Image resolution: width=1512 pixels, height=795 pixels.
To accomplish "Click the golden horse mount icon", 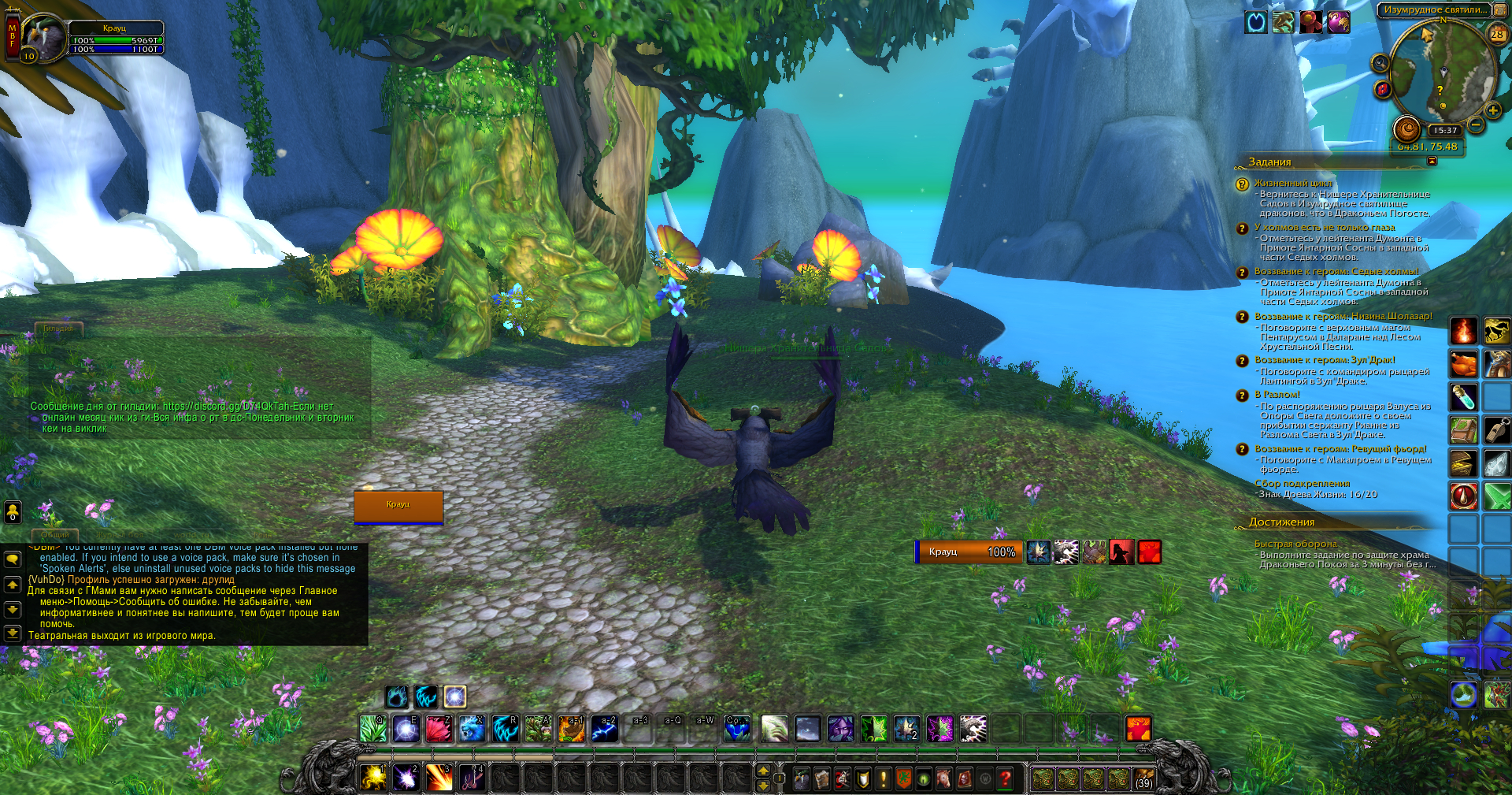I will pos(1496,331).
